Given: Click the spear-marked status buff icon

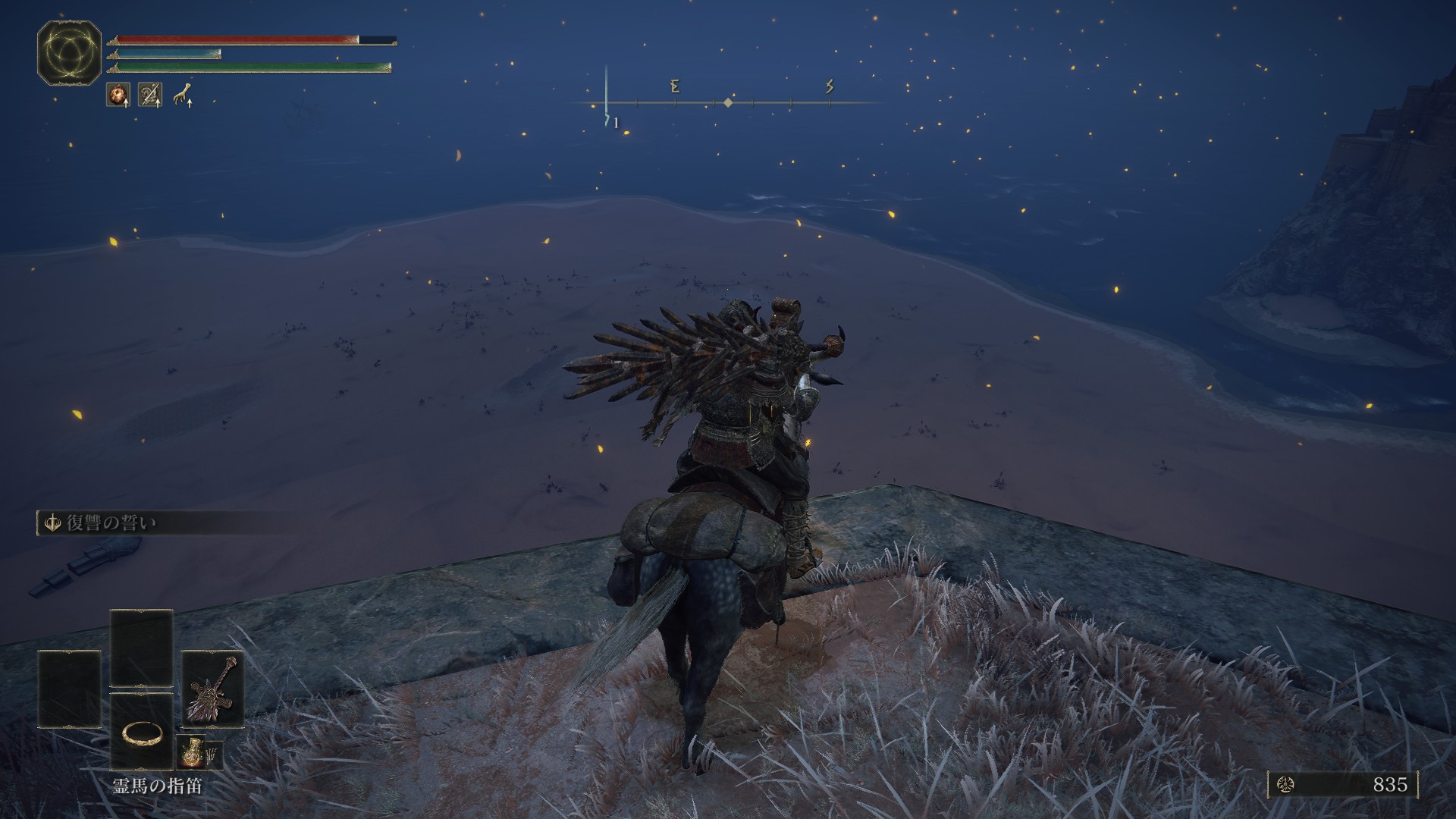Looking at the screenshot, I should click(150, 95).
